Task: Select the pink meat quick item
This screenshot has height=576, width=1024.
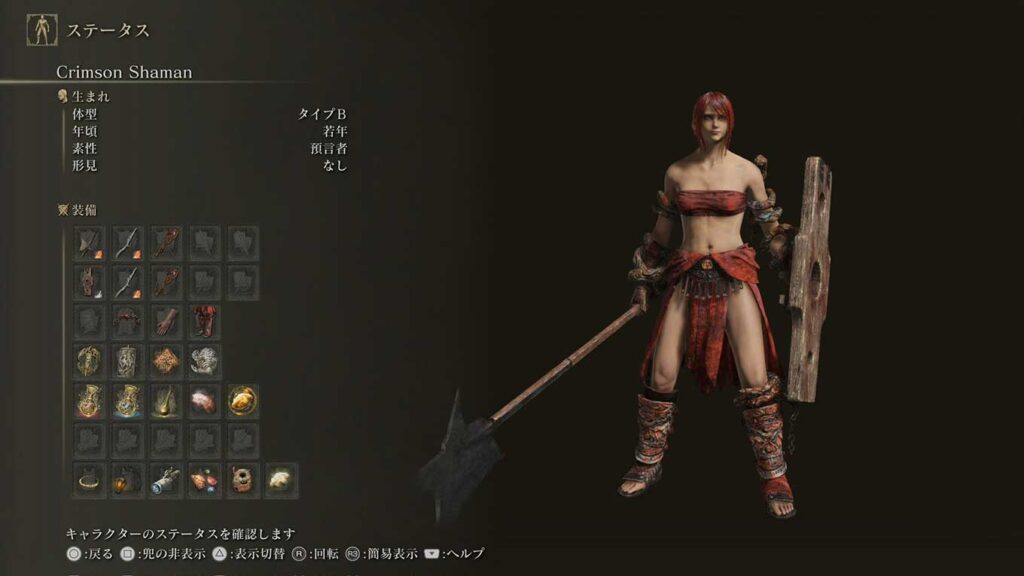Action: click(204, 401)
